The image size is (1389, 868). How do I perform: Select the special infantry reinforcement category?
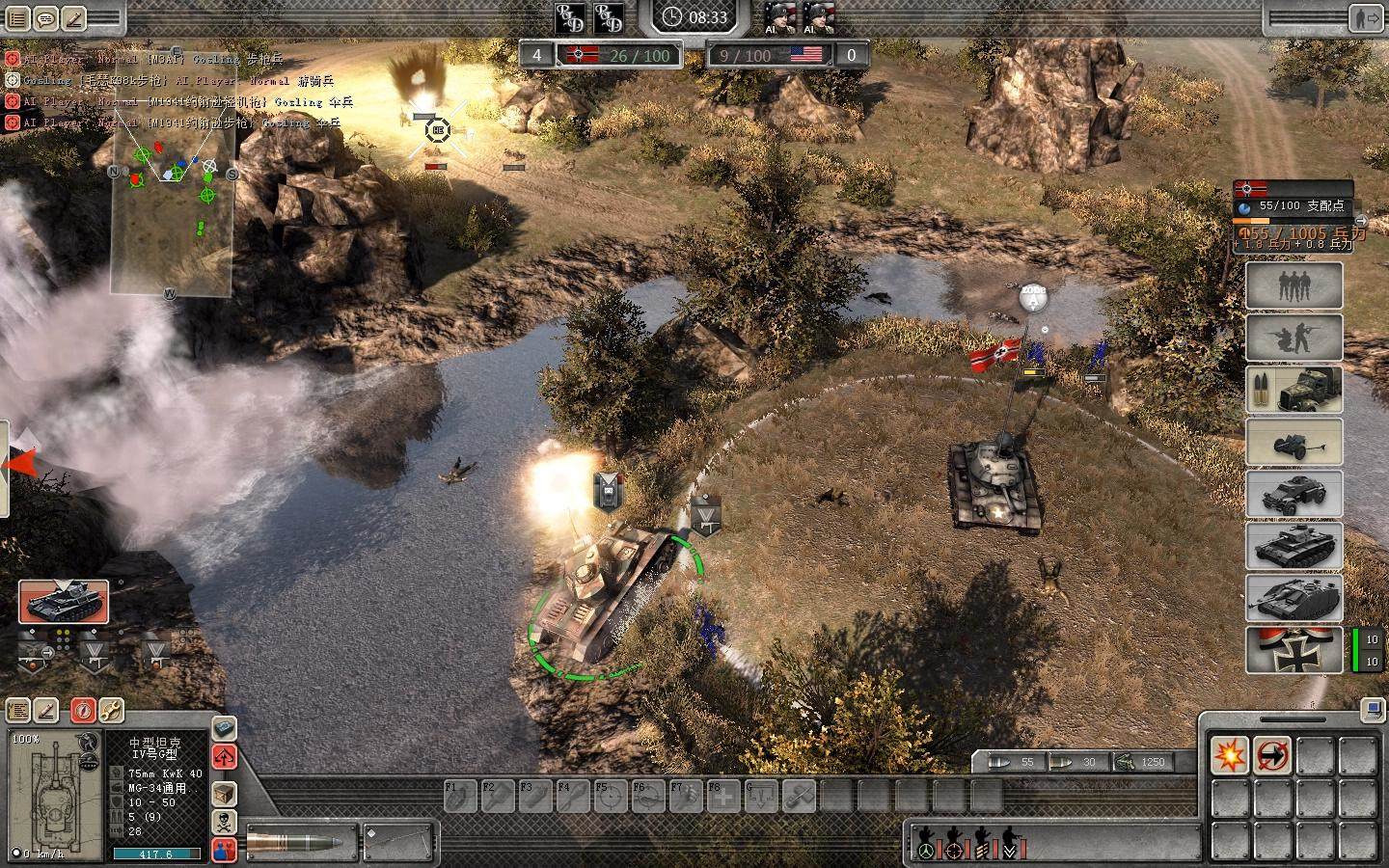(1294, 337)
